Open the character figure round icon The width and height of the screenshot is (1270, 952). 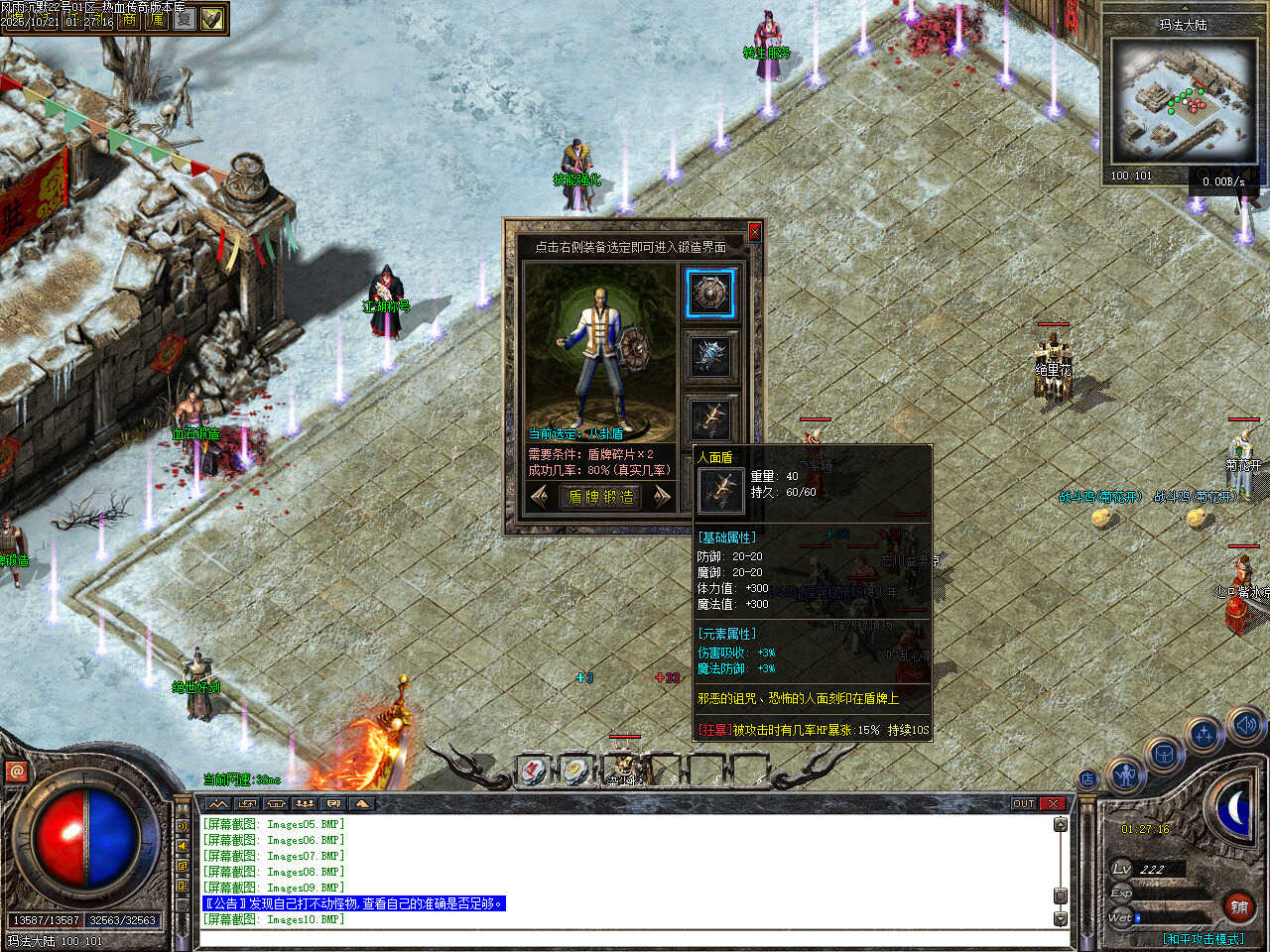[x=1125, y=774]
